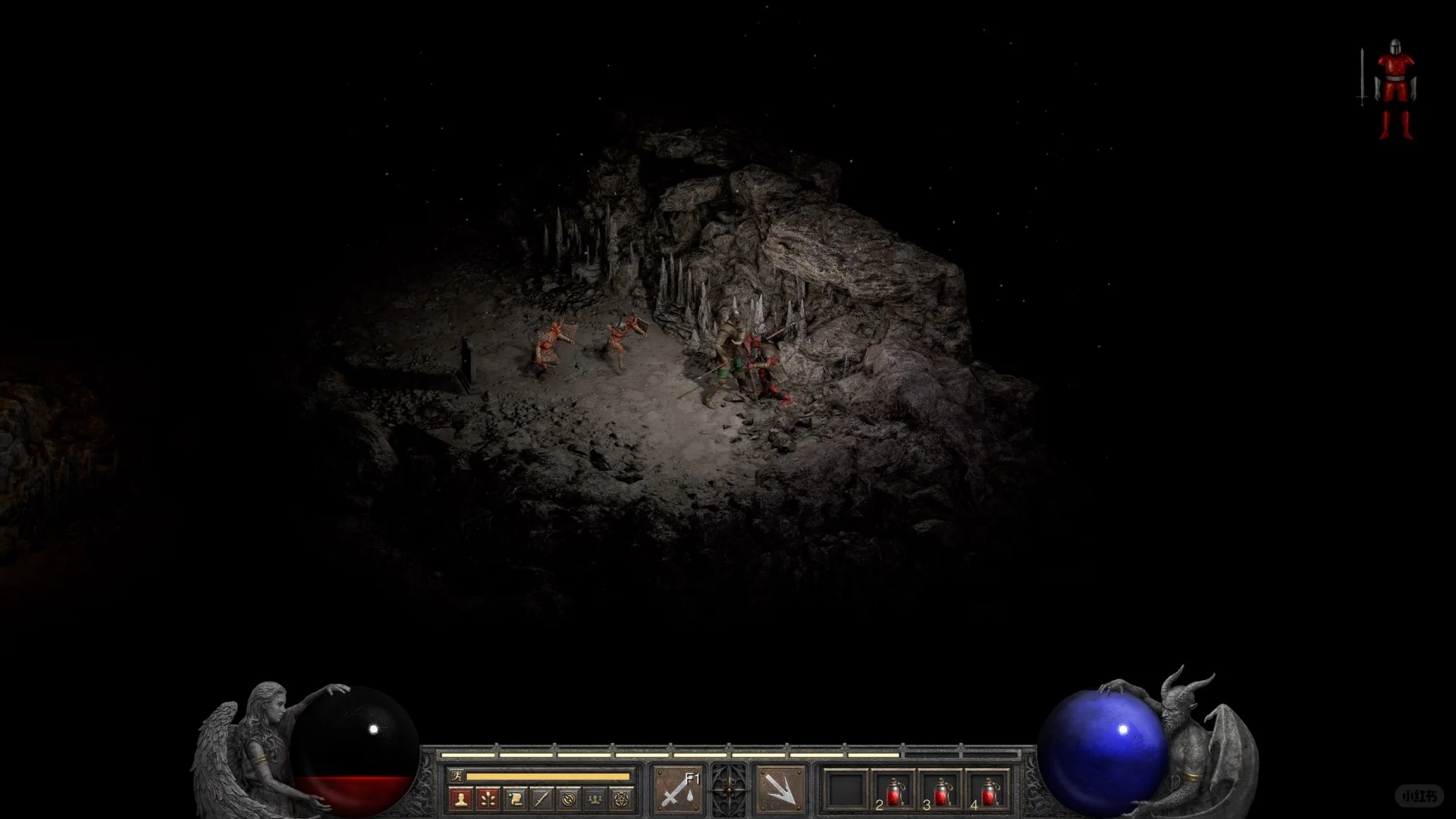
Task: Select the right skill arrow button
Action: 780,789
